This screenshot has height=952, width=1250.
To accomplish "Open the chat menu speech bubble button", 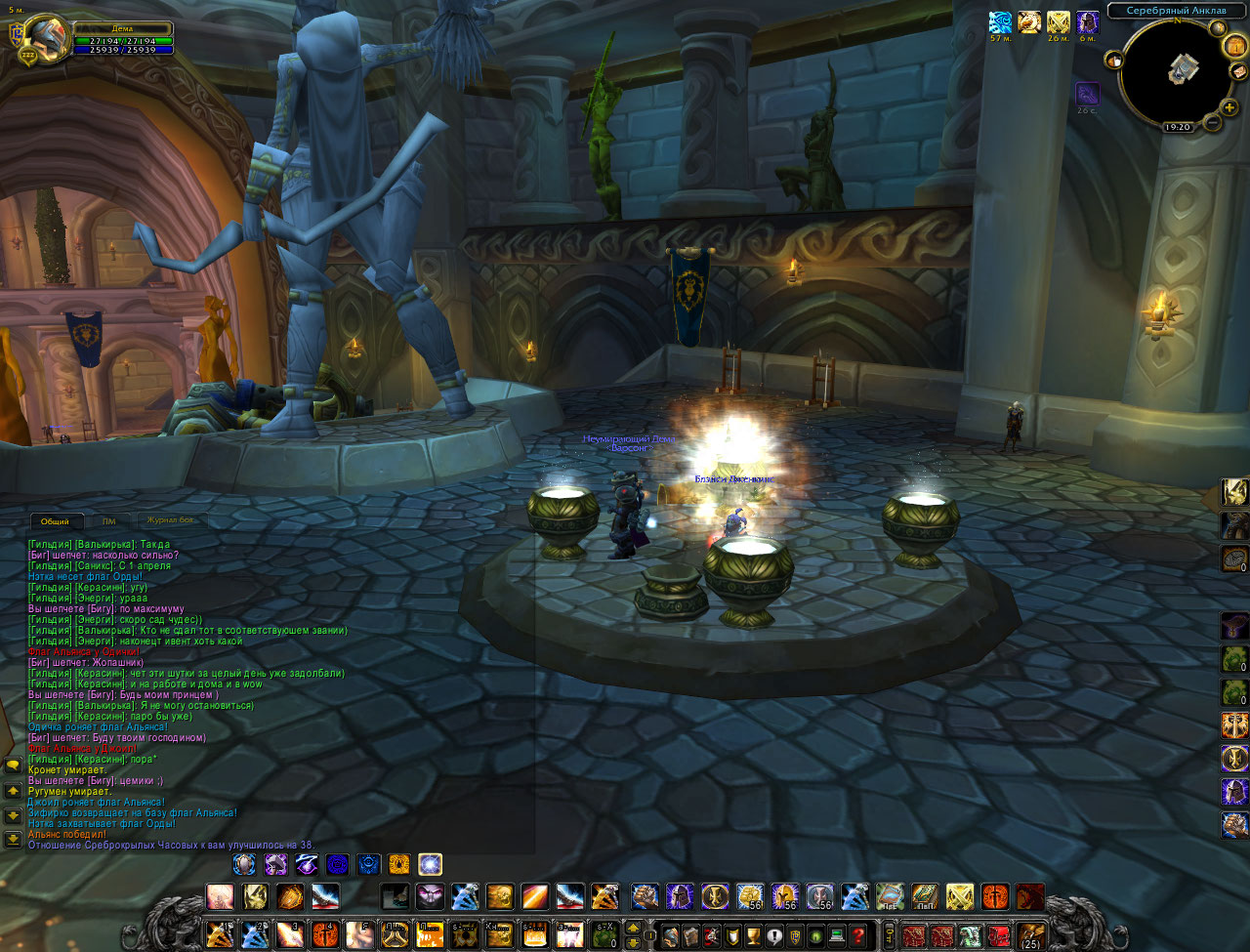I will (x=13, y=766).
